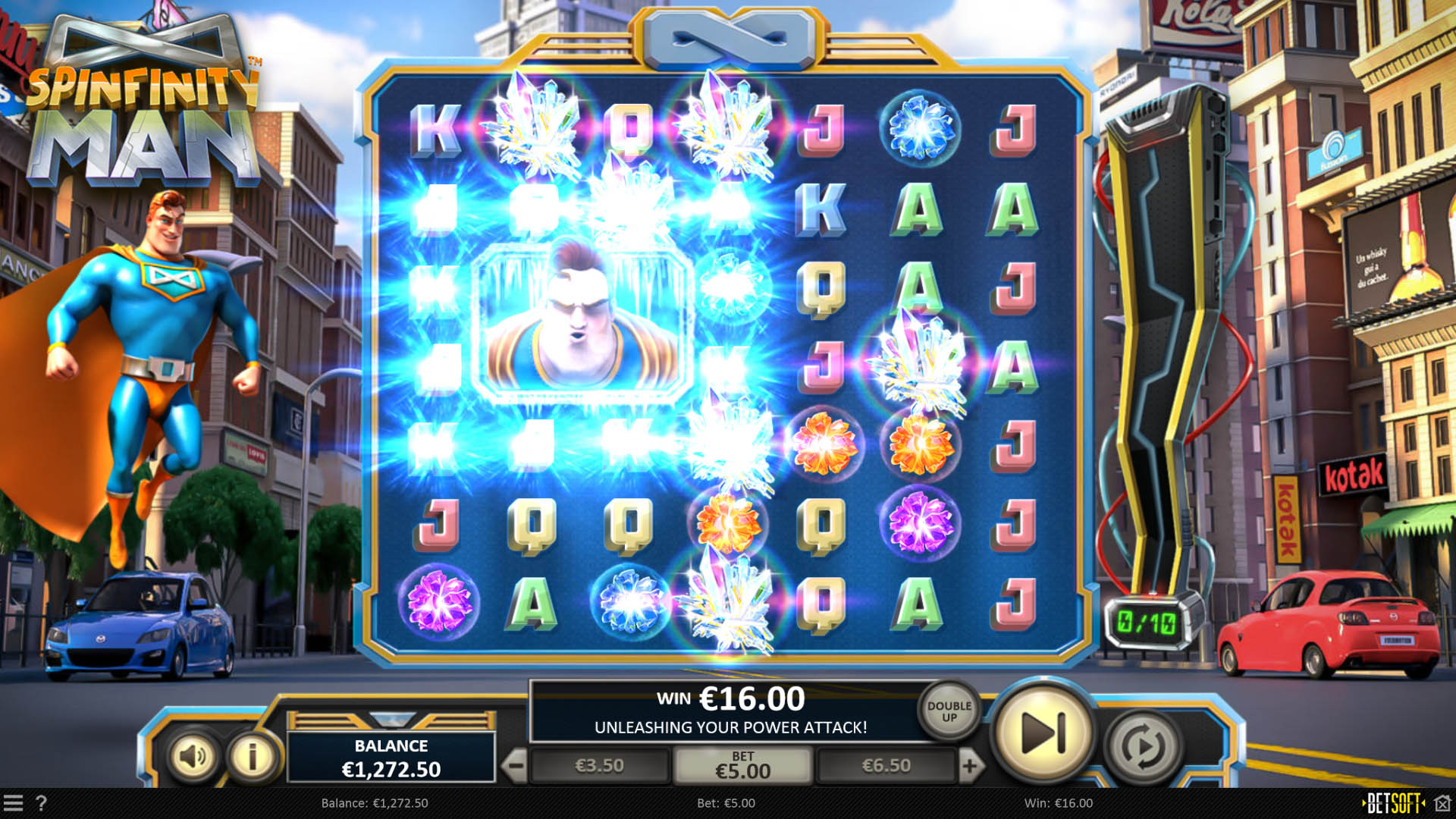
Task: Toggle the autoplay circular arrows button
Action: pos(1143,748)
